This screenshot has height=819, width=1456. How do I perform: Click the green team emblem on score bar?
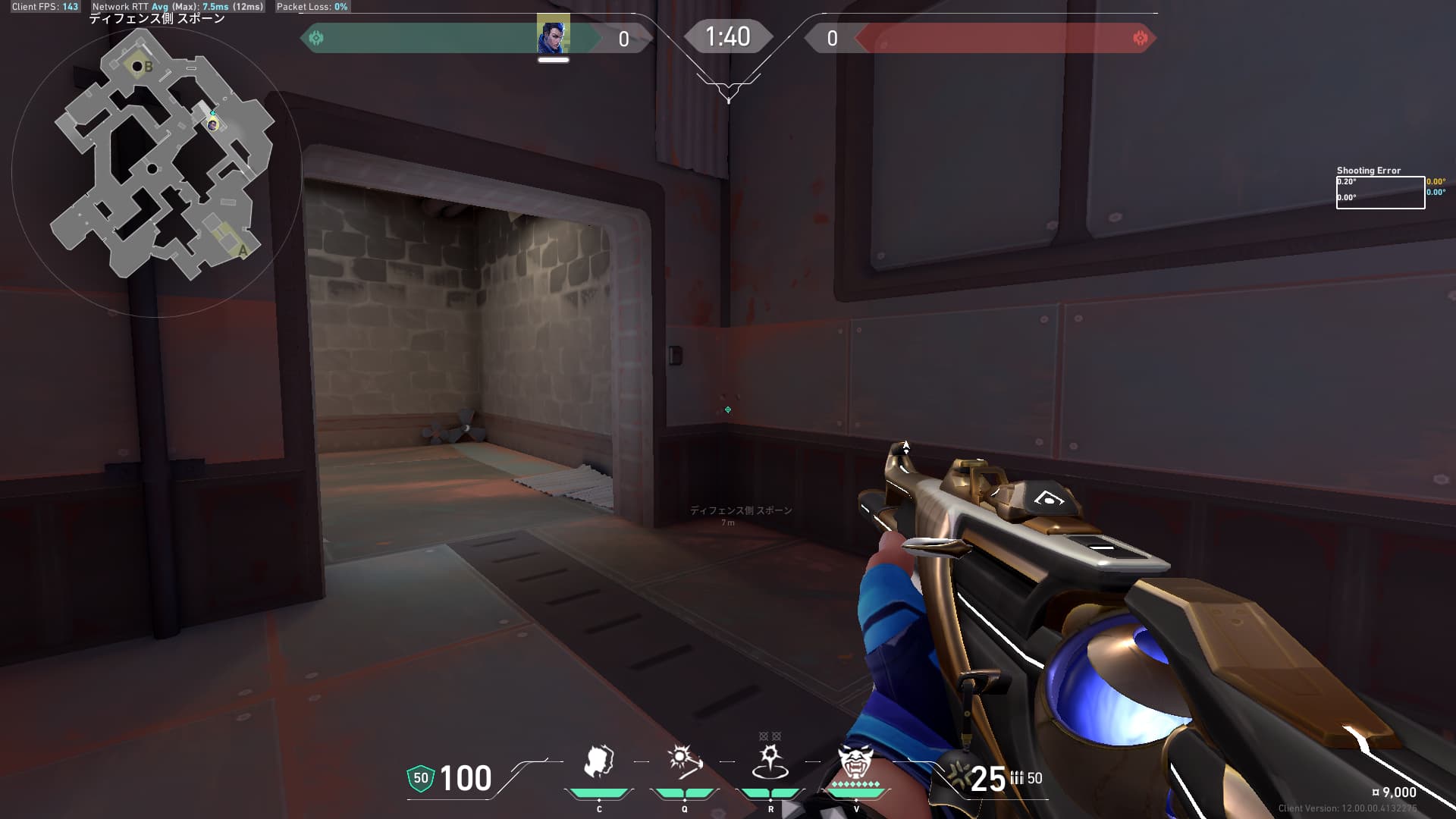(317, 38)
